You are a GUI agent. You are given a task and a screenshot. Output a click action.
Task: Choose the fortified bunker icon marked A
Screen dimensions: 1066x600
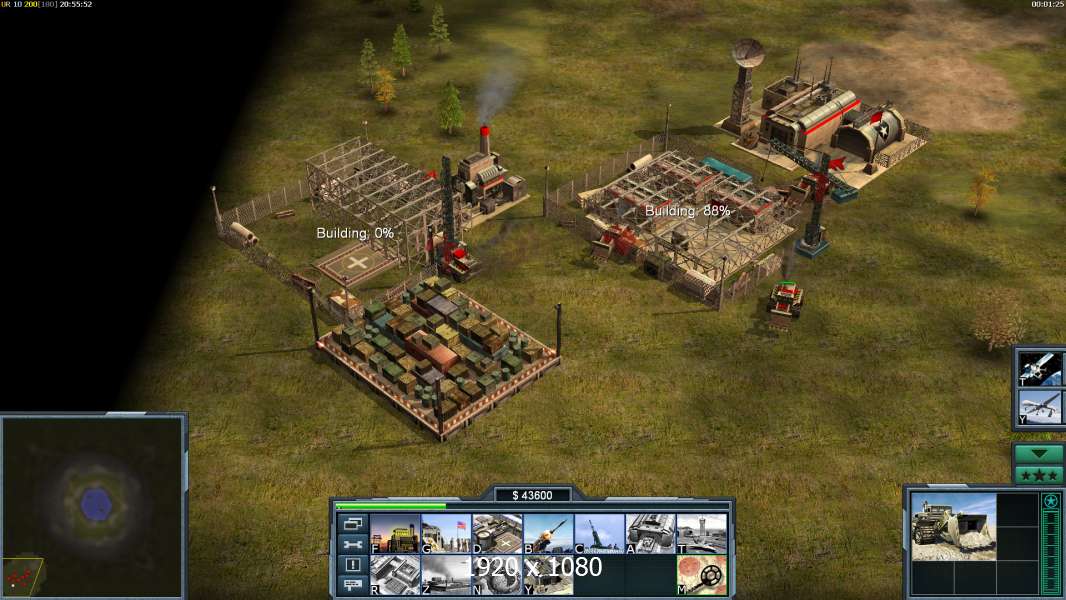650,533
